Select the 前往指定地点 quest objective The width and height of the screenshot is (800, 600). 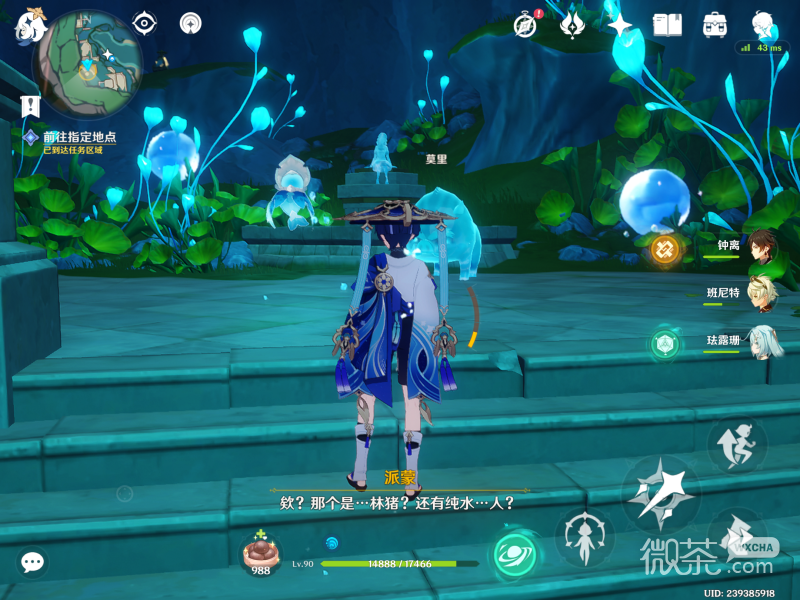78,137
